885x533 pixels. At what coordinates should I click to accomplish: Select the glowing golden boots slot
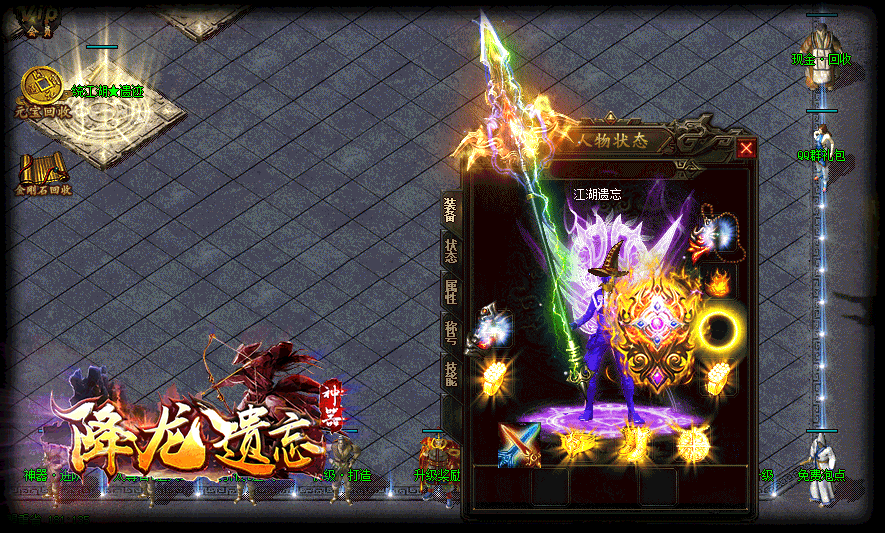(x=633, y=444)
